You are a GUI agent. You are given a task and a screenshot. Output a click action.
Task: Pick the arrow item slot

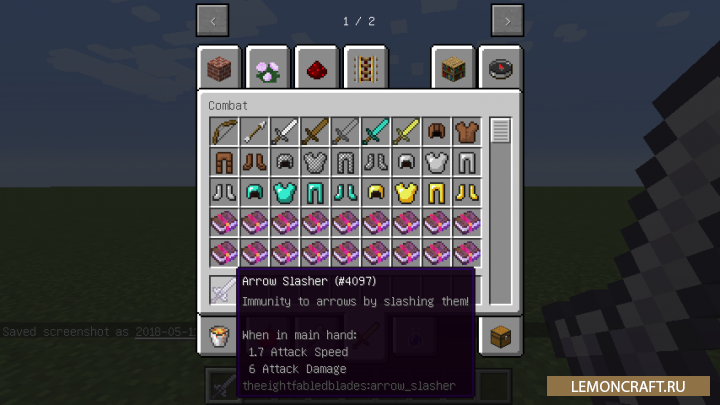[254, 131]
